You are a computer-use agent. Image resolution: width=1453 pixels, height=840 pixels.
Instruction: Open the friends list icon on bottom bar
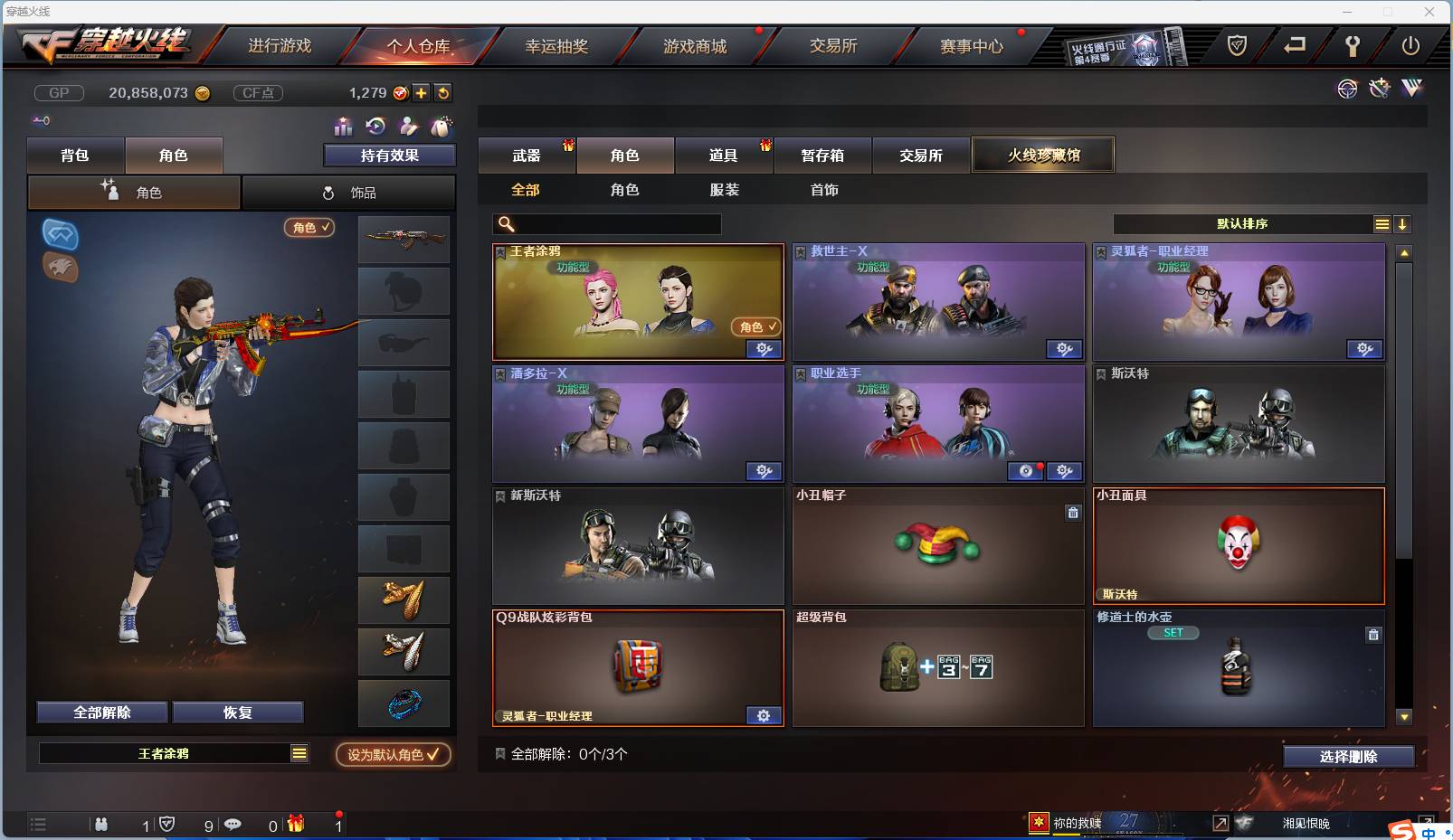101,825
